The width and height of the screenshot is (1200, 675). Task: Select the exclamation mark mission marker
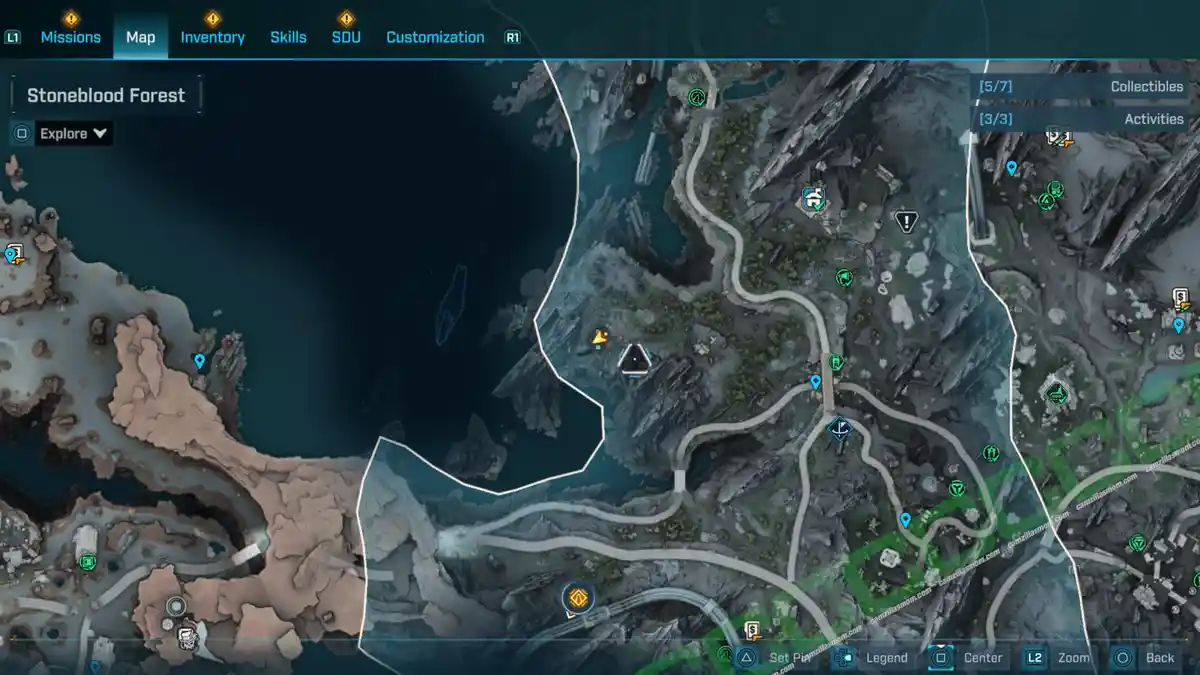click(x=906, y=221)
